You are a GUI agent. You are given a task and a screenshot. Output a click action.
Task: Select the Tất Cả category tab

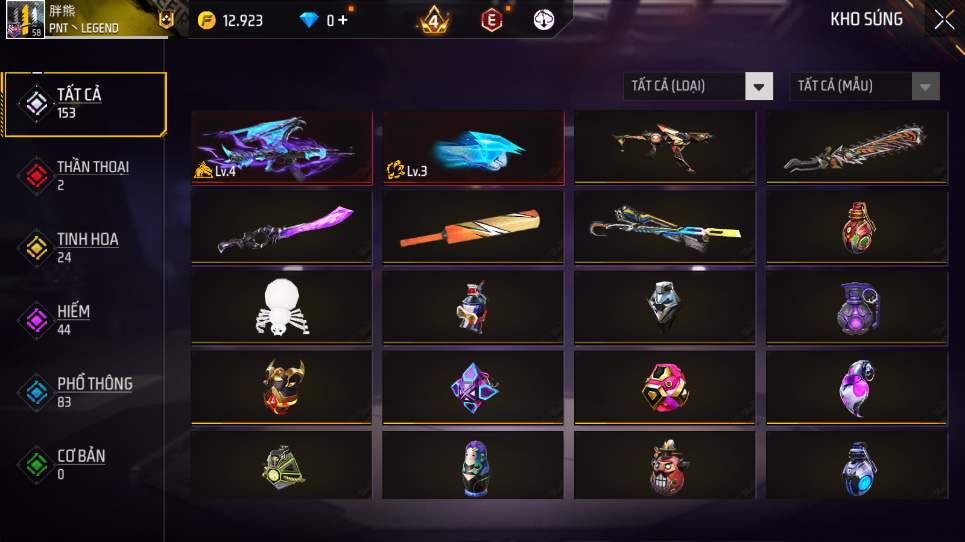[84, 103]
